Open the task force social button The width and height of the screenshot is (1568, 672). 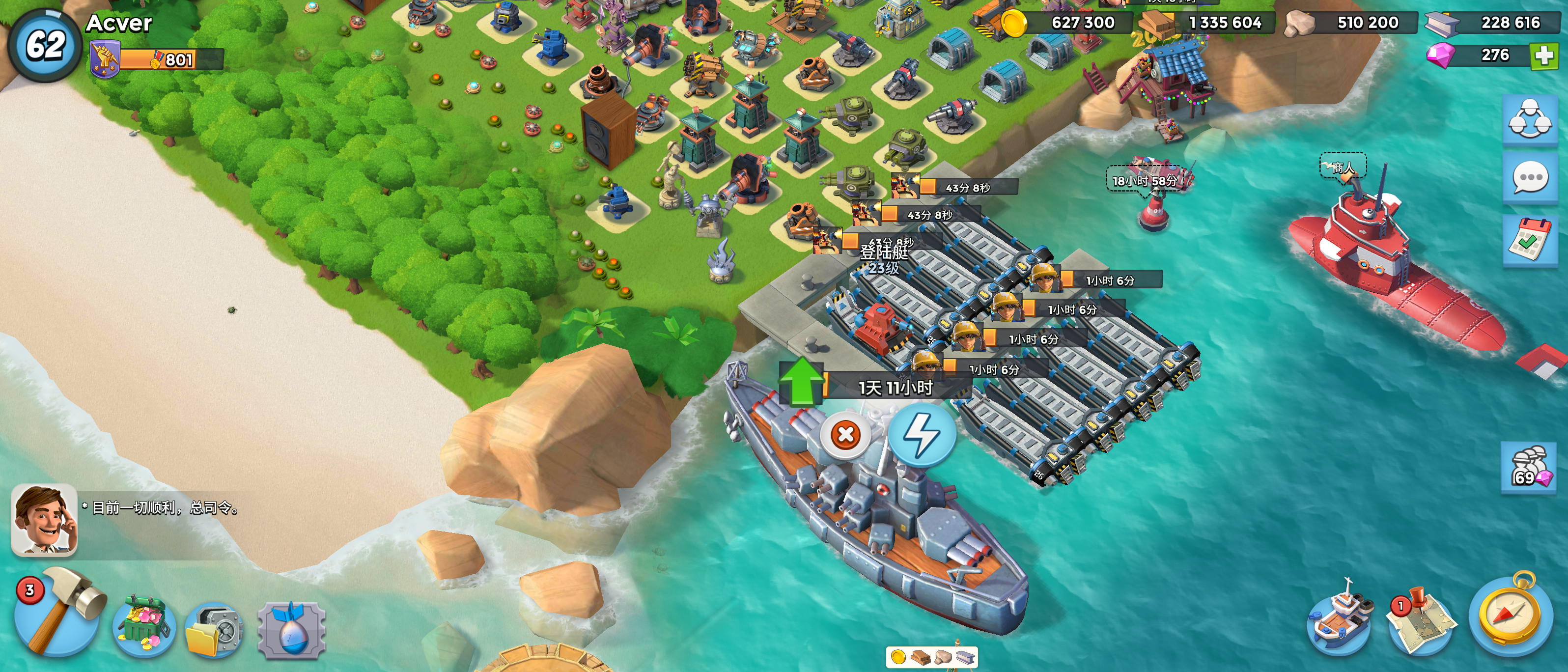click(1529, 120)
